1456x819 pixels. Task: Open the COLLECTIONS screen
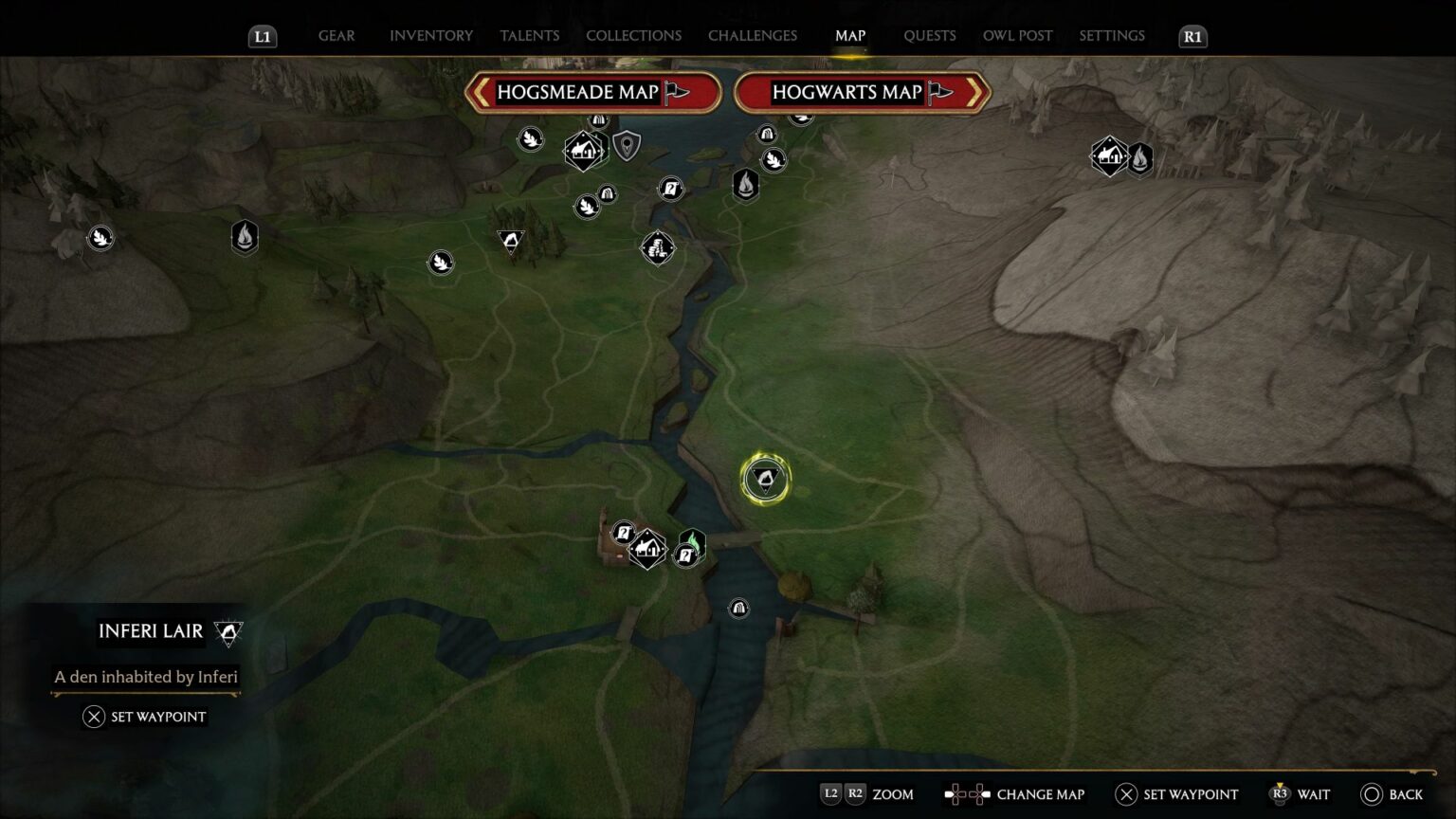pyautogui.click(x=632, y=35)
